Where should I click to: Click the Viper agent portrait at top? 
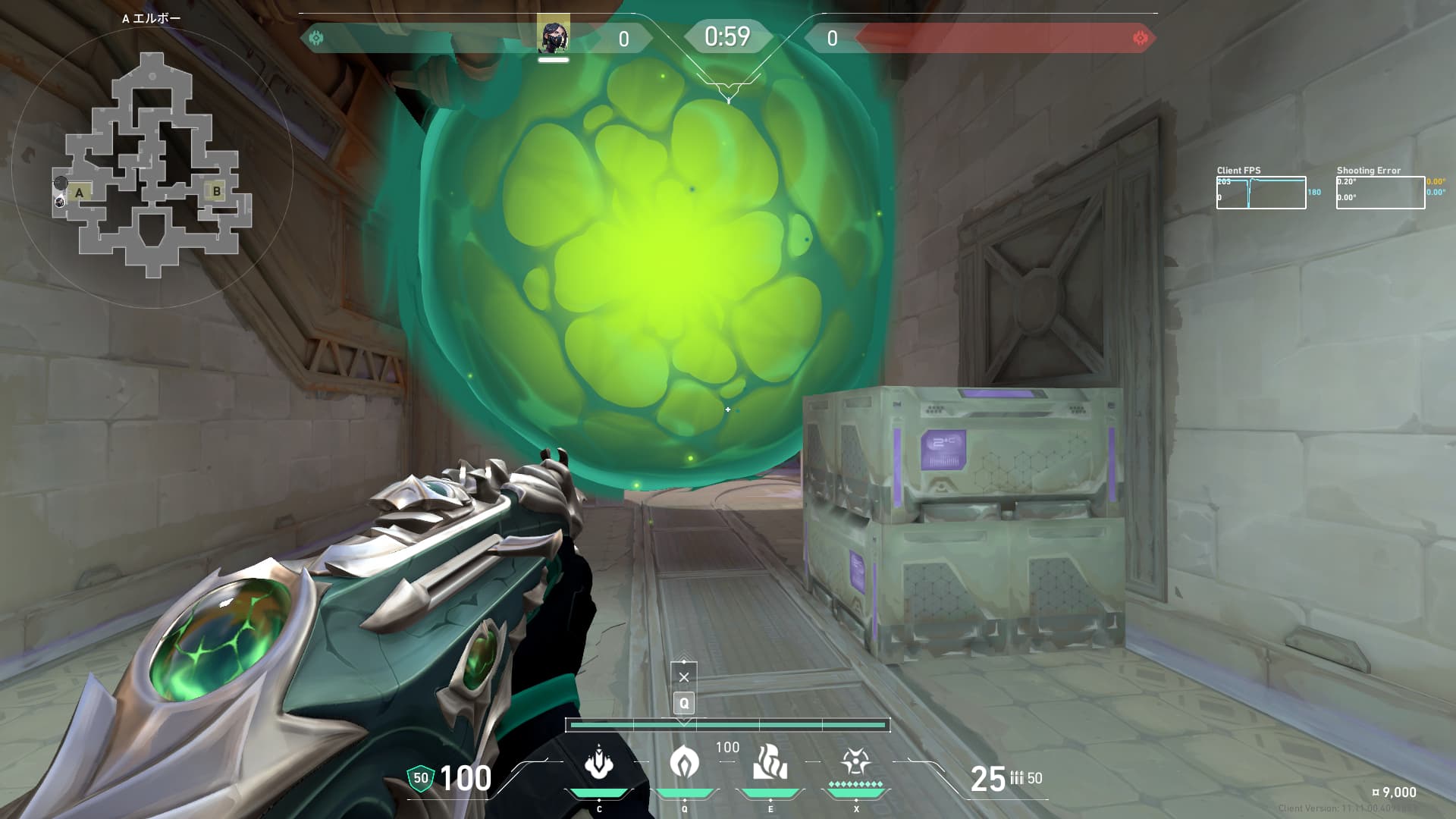(554, 37)
